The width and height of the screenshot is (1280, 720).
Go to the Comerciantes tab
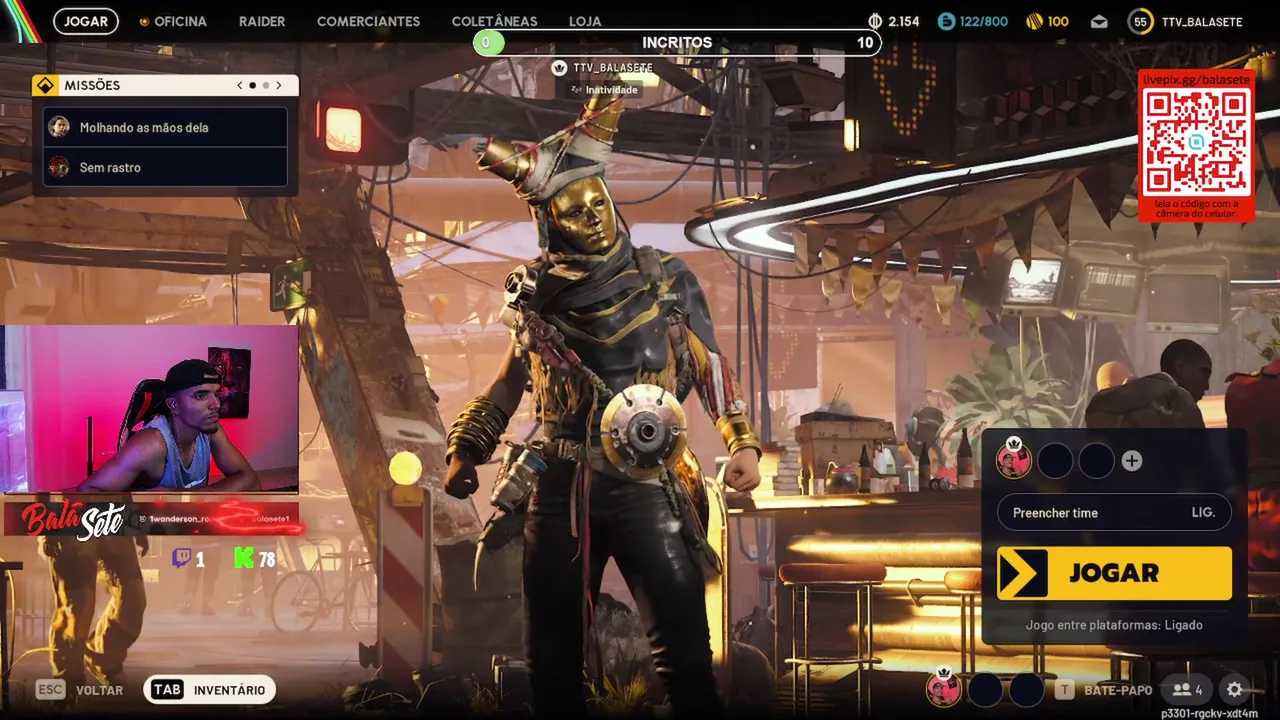point(368,21)
